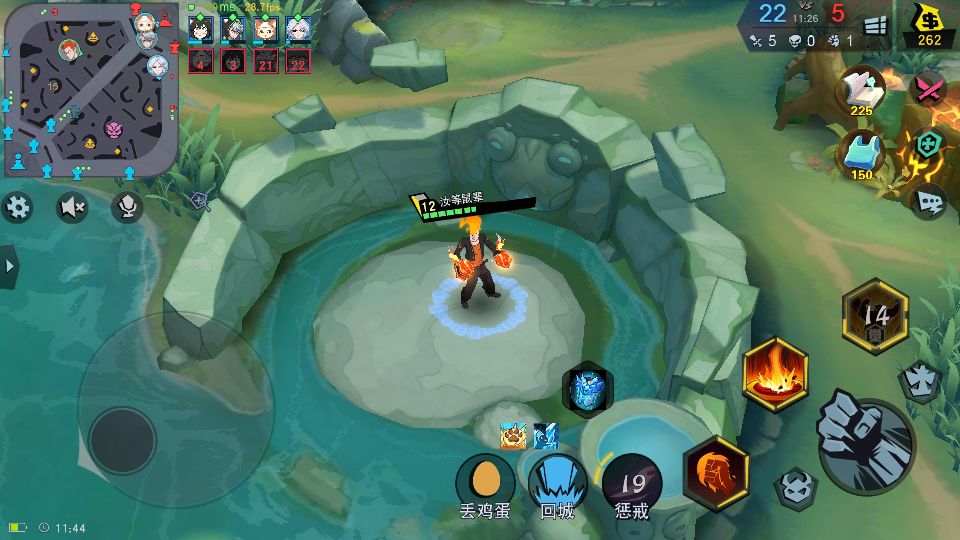Viewport: 960px width, 540px height.
Task: Open the match scoreboard panel
Action: (x=875, y=26)
